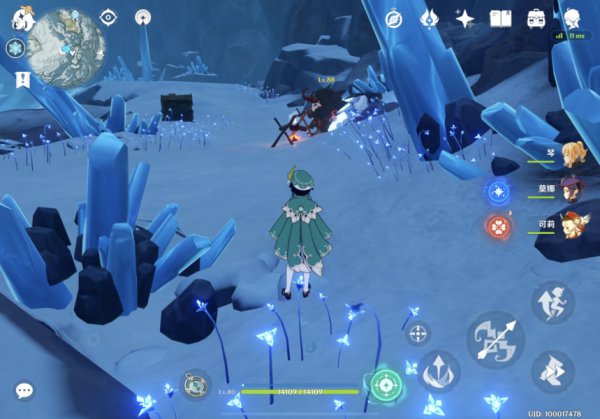600x419 pixels.
Task: Switch to party member 莫娜
Action: pyautogui.click(x=571, y=189)
